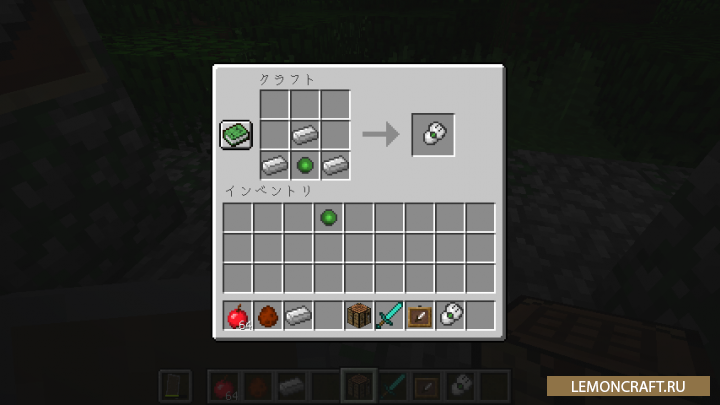
Task: Click the brown egg in the hotbar
Action: (267, 316)
